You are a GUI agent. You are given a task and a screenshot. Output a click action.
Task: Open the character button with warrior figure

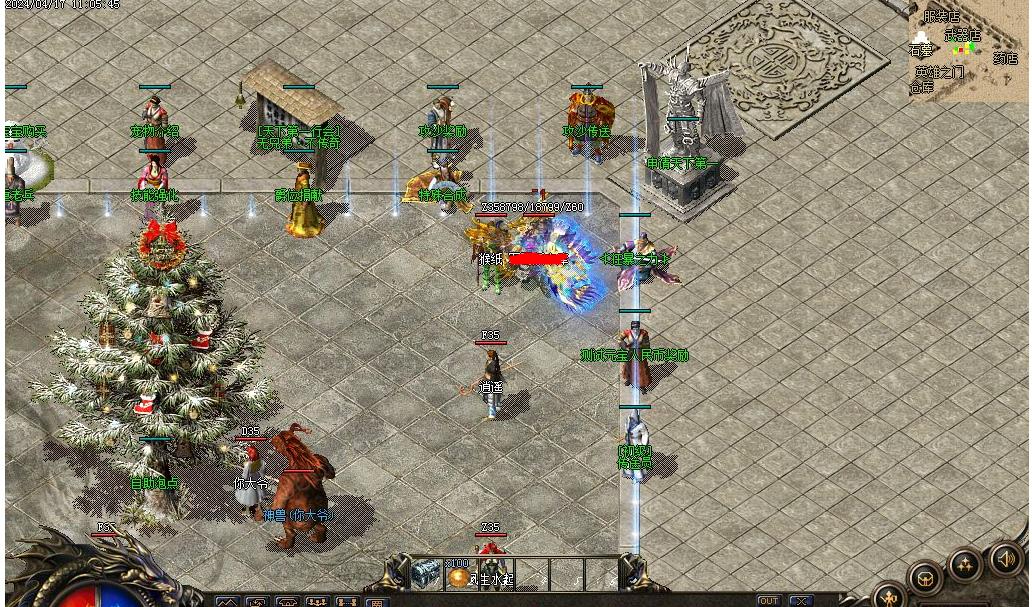tap(890, 596)
